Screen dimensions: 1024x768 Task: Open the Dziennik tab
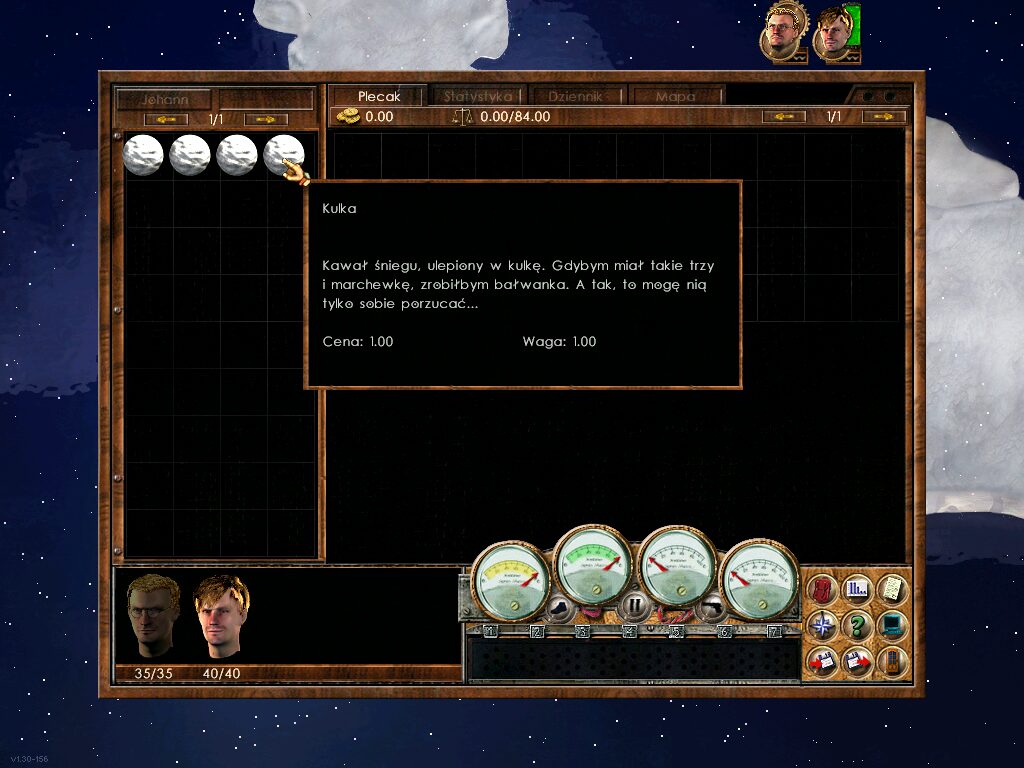pyautogui.click(x=575, y=96)
